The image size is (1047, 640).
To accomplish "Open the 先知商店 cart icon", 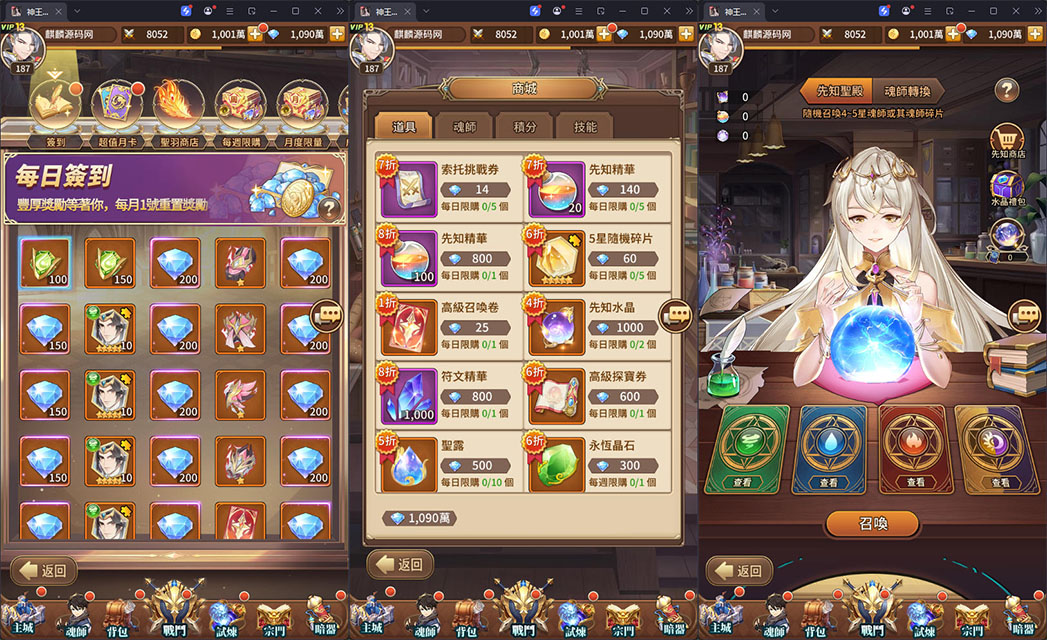I will tap(1006, 140).
